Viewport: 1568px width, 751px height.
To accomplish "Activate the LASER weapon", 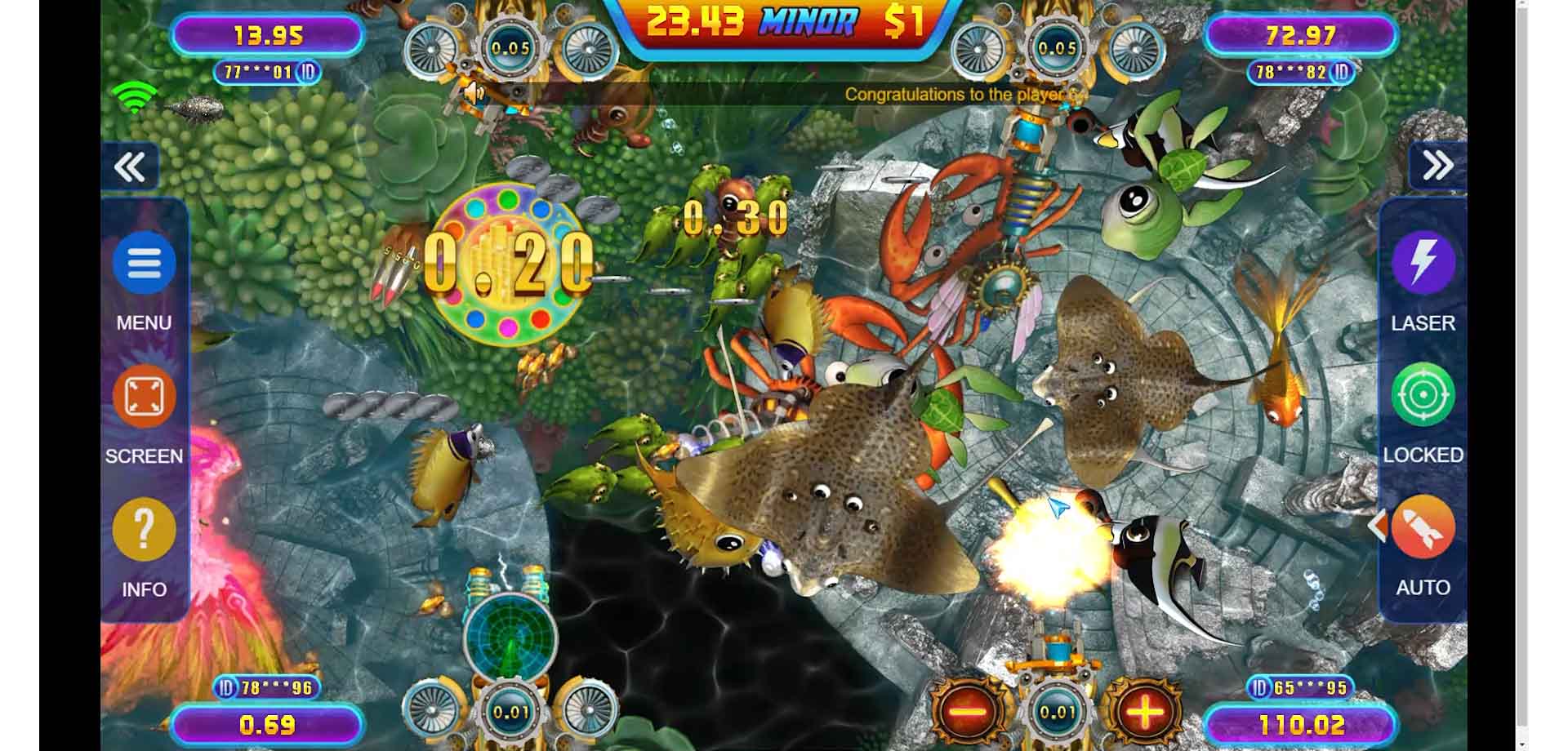I will (1423, 263).
